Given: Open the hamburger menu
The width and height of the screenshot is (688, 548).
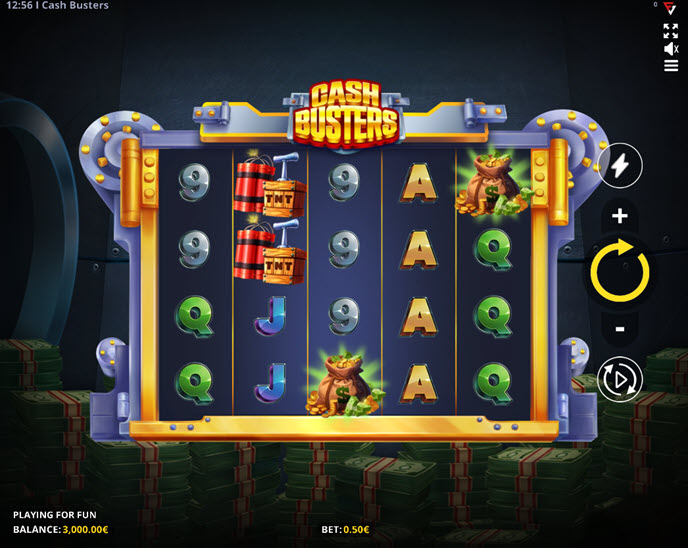Looking at the screenshot, I should 671,66.
